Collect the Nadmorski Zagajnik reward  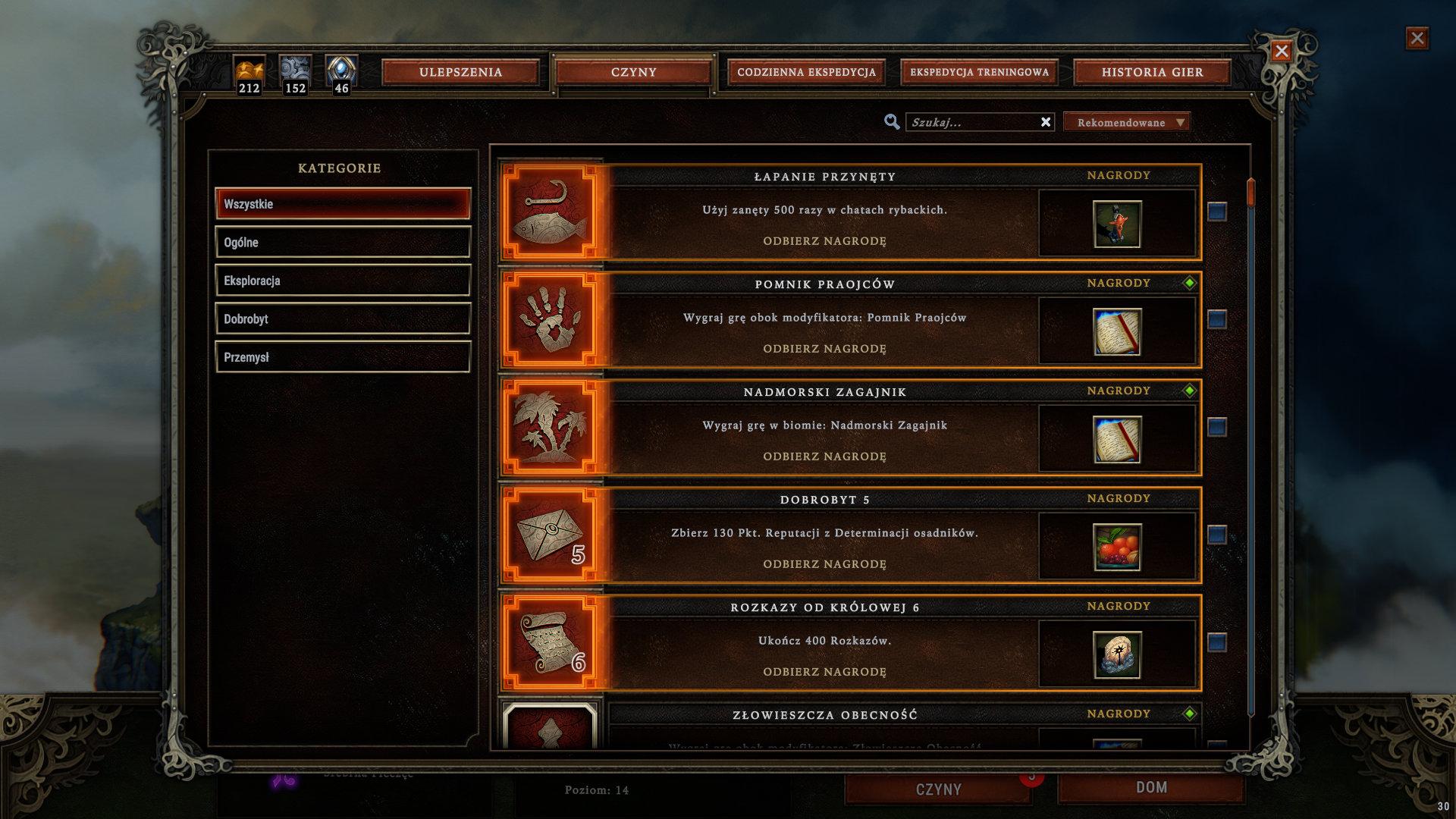[x=824, y=457]
